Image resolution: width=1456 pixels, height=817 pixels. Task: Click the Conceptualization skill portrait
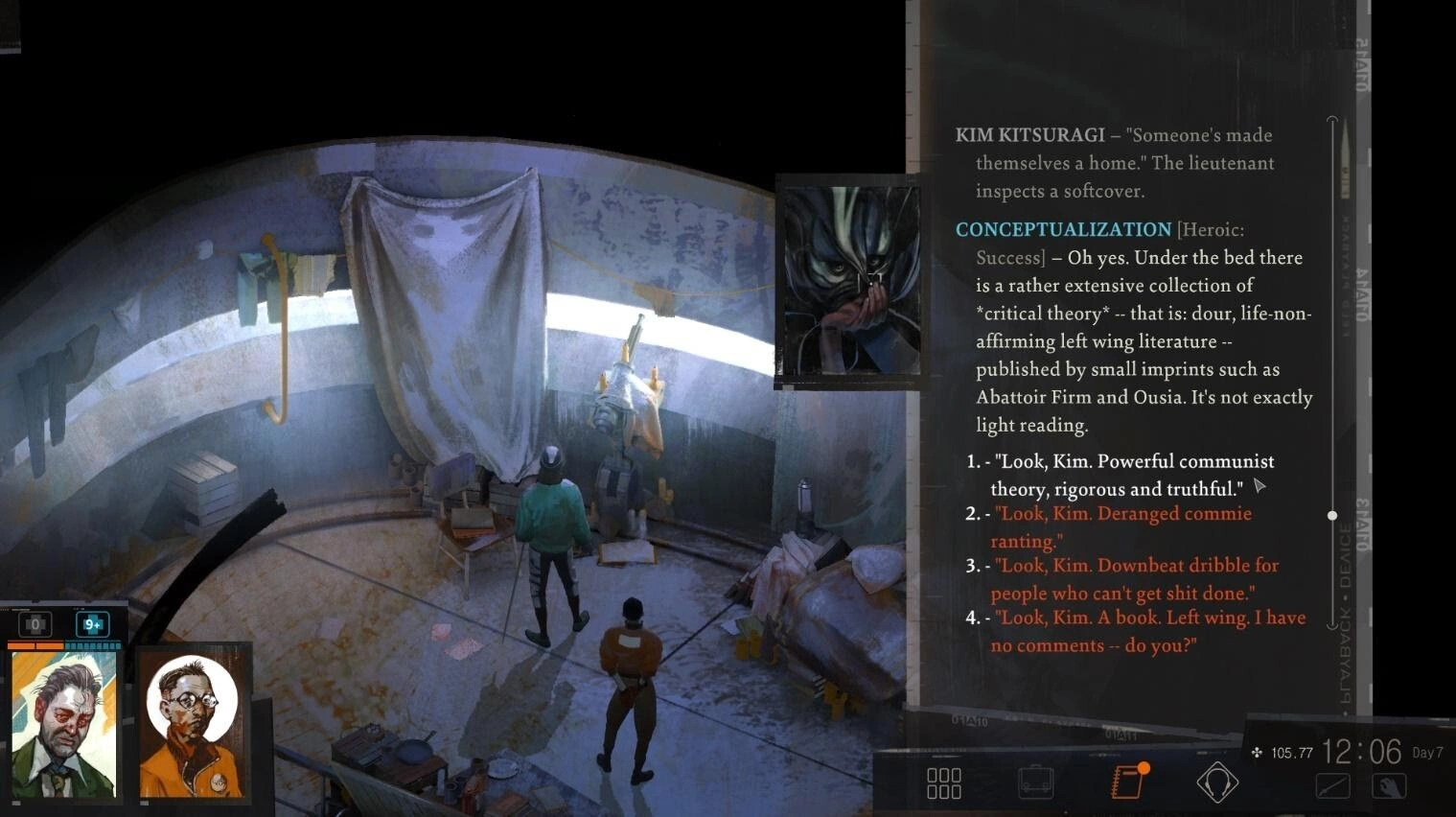tap(848, 281)
